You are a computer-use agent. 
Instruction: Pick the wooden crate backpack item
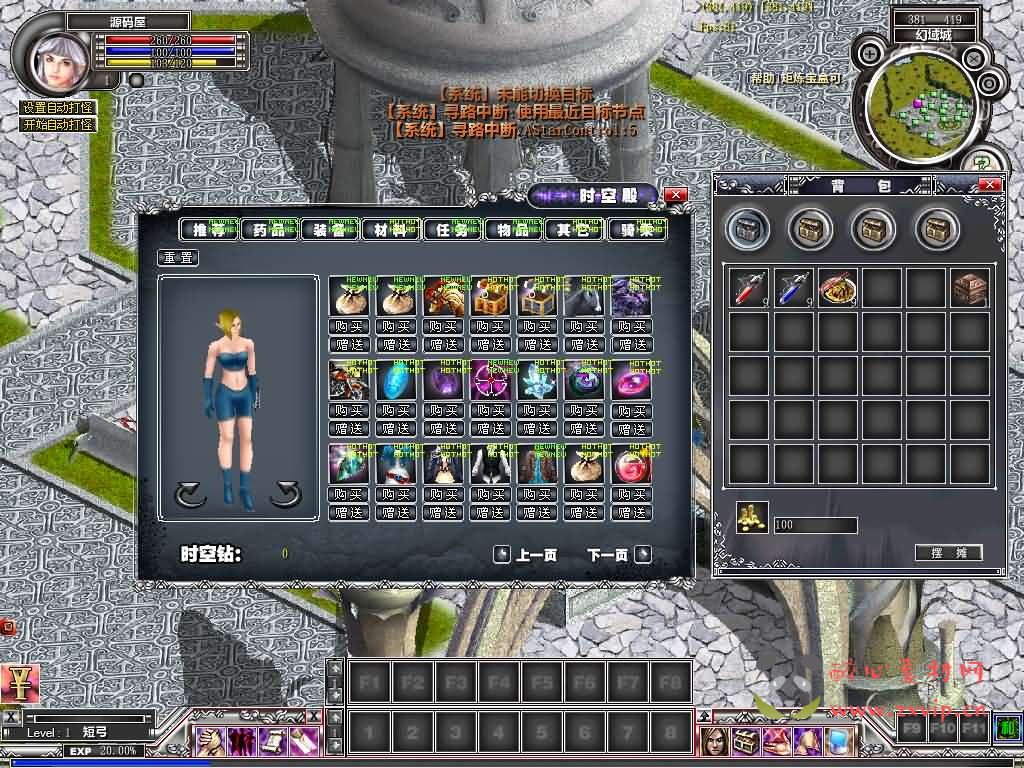pyautogui.click(x=969, y=288)
